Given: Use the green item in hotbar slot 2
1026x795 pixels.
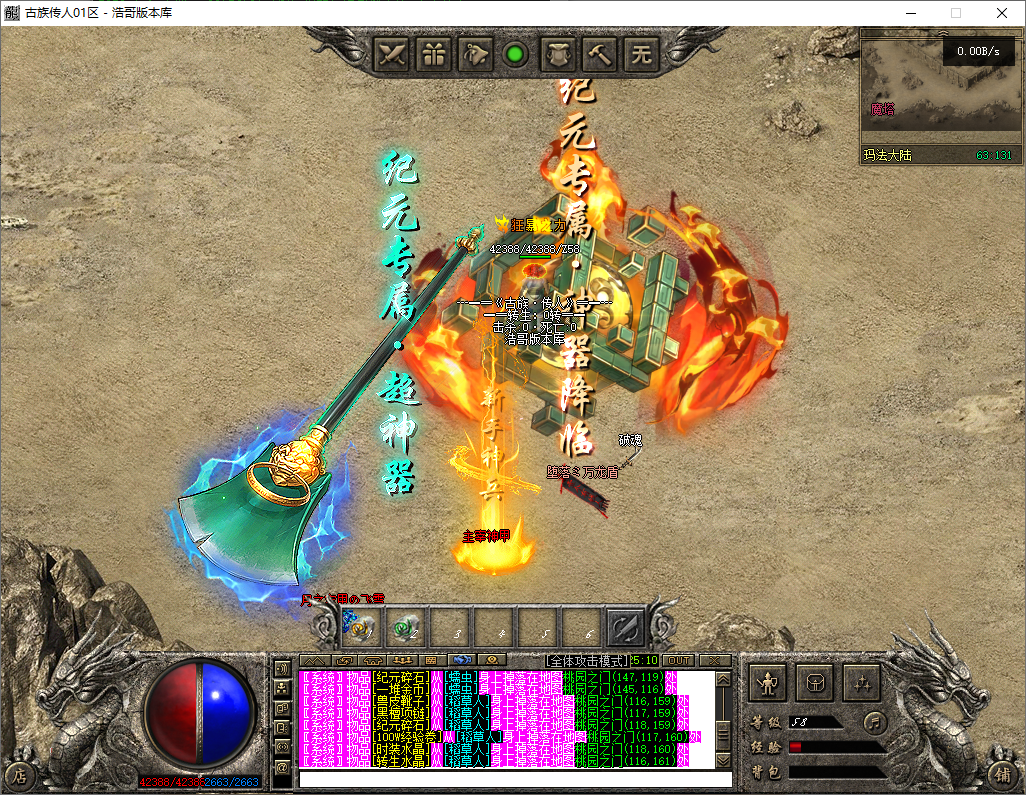Looking at the screenshot, I should coord(406,627).
